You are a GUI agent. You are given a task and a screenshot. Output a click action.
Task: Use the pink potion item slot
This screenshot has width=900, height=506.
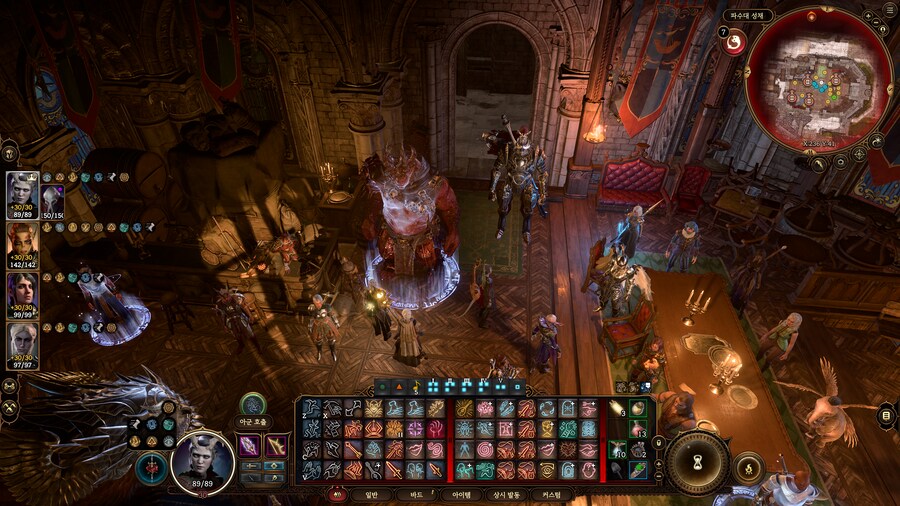coord(637,429)
